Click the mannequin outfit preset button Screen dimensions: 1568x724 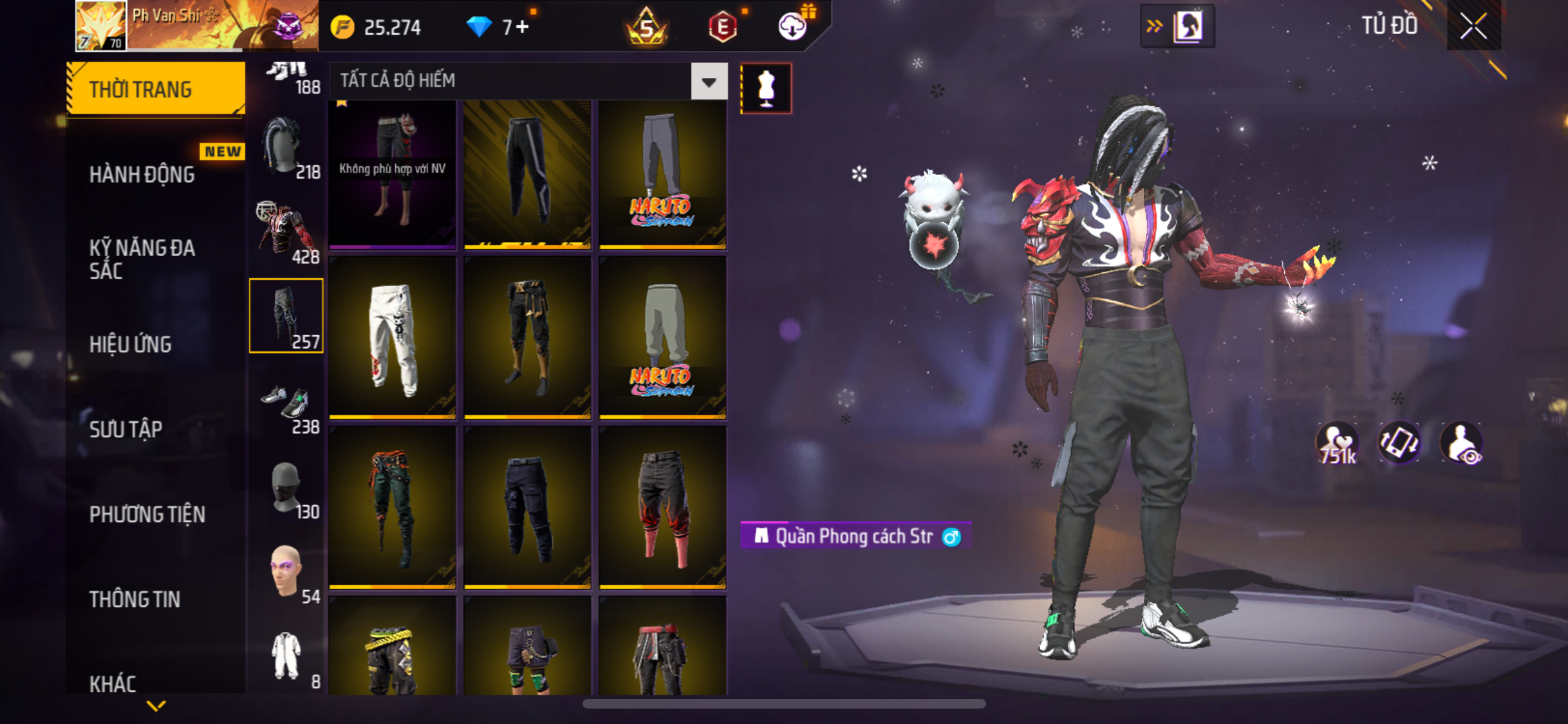point(766,88)
